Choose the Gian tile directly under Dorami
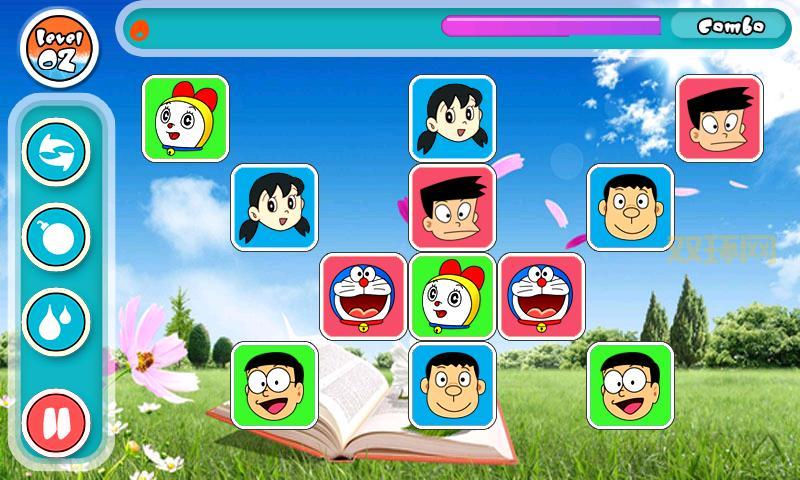The height and width of the screenshot is (480, 800). tap(452, 385)
